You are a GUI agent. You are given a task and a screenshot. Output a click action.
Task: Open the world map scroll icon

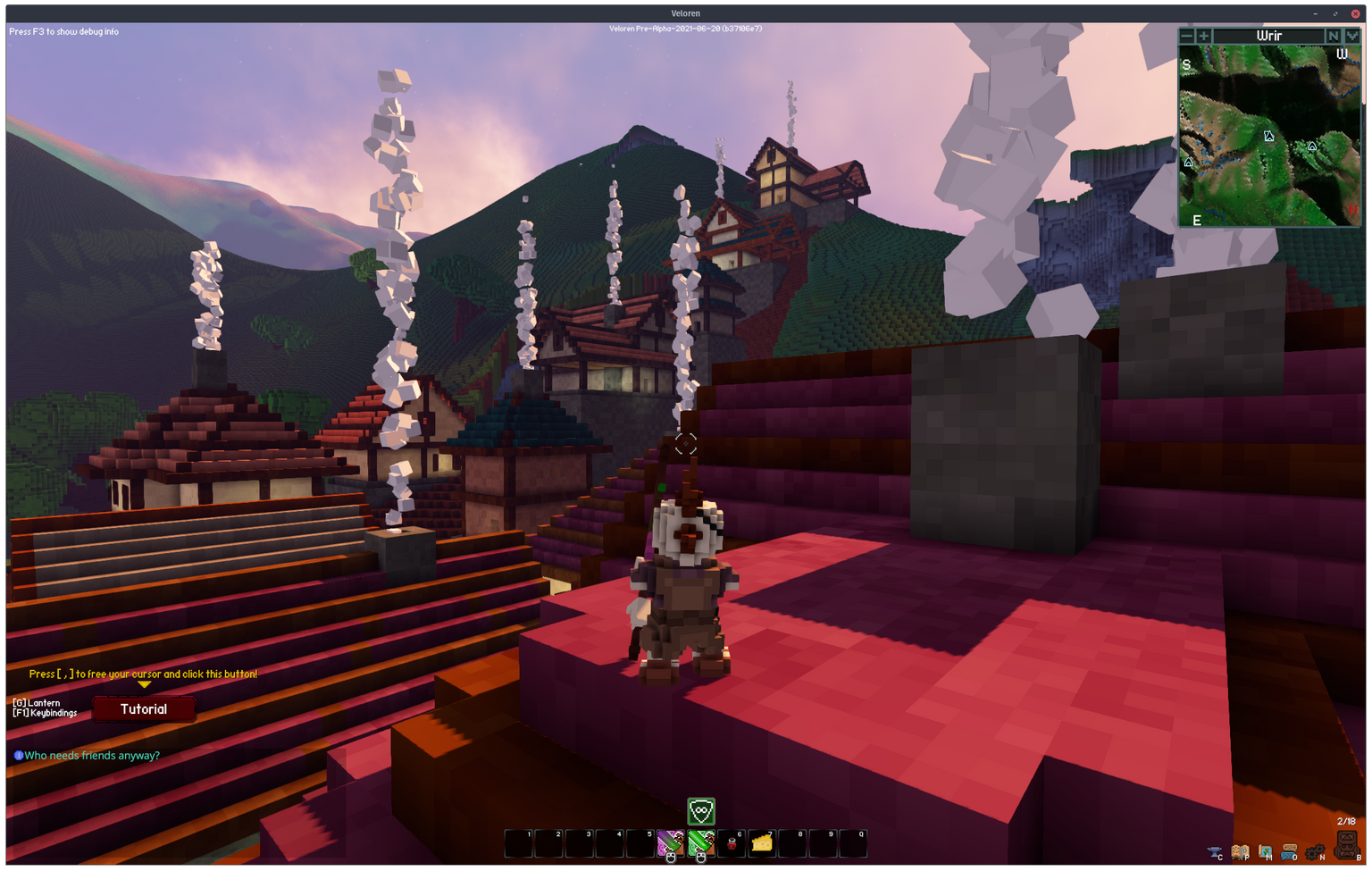[x=1265, y=852]
